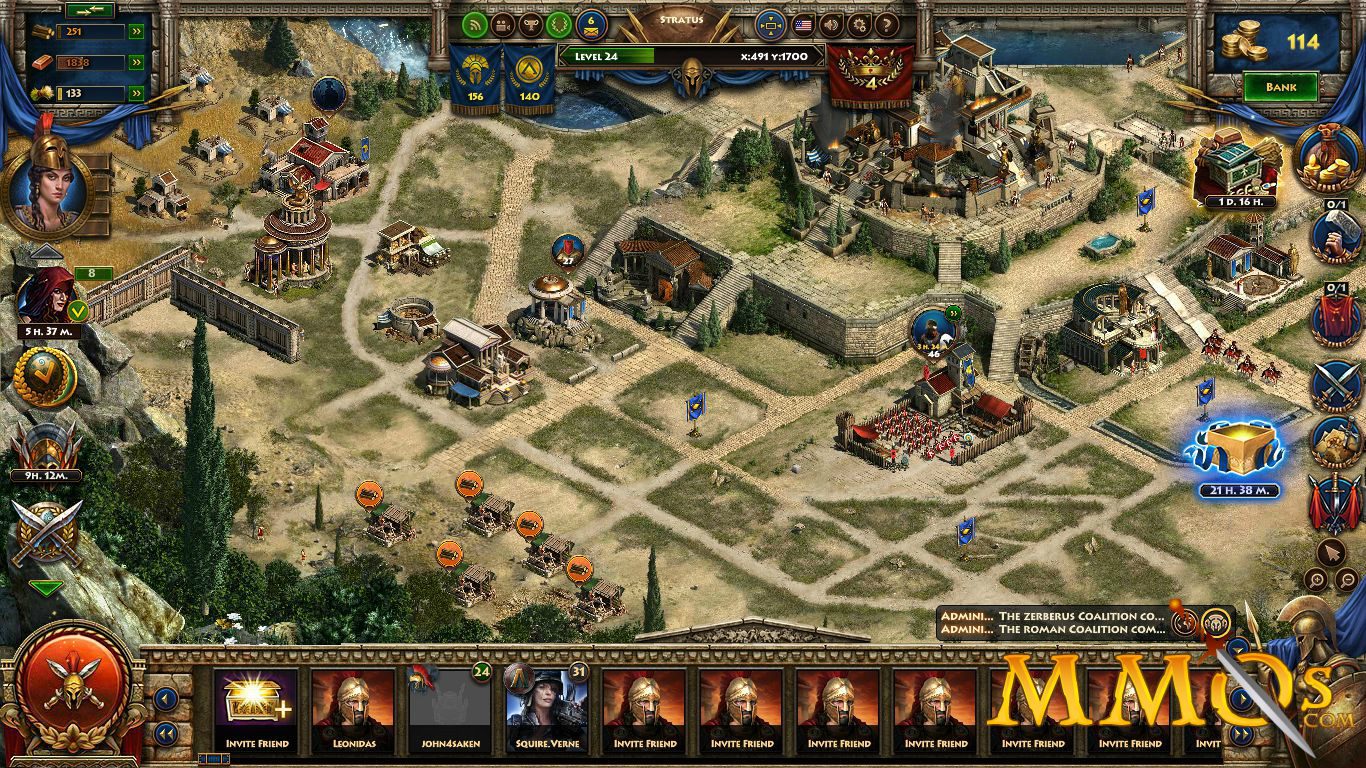Toggle fullscreen mode
The image size is (1366, 768).
(772, 26)
